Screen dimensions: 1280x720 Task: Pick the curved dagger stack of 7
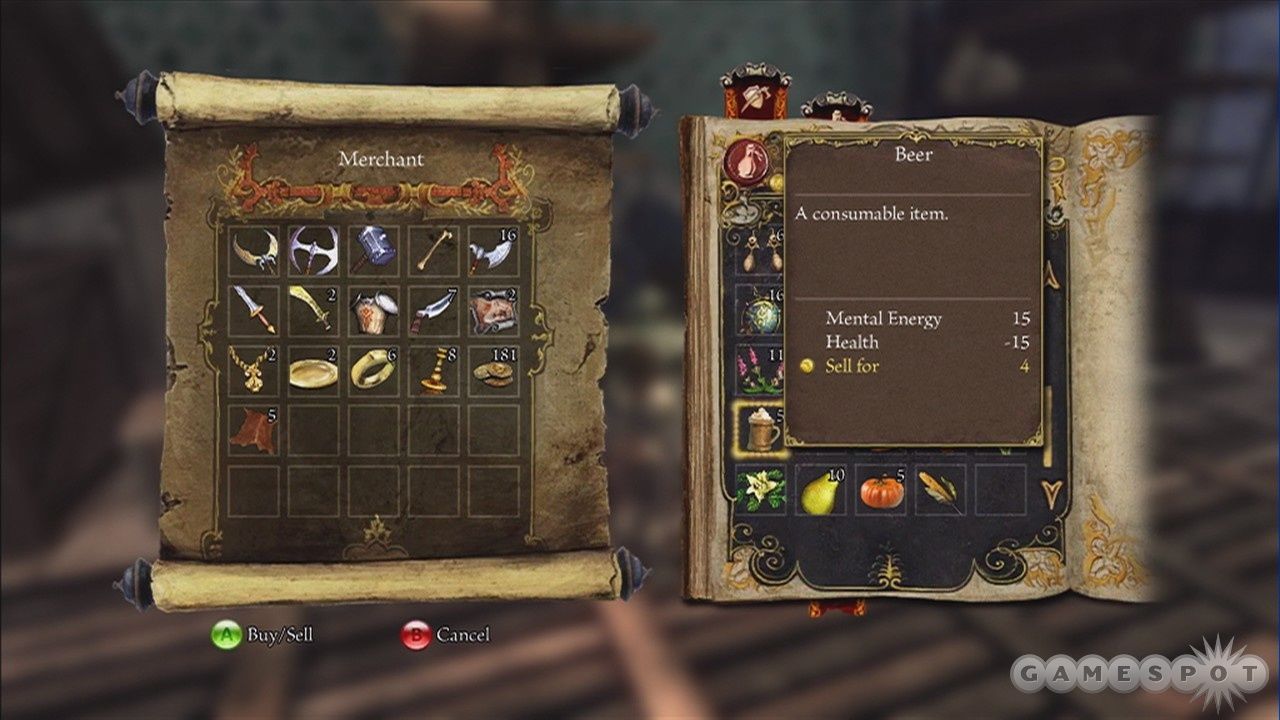[x=433, y=310]
